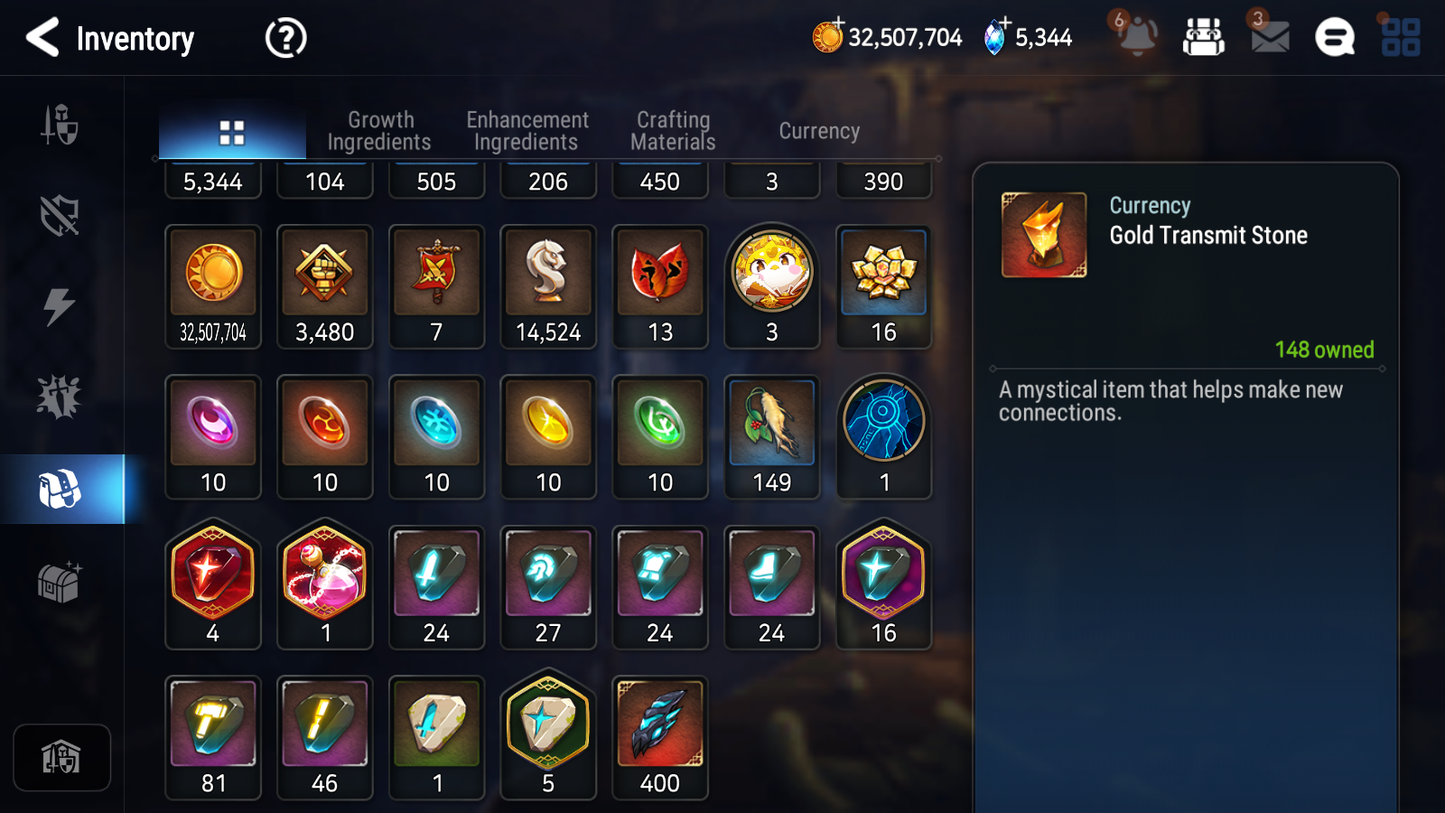
Task: Go back from the Inventory screen
Action: (42, 38)
